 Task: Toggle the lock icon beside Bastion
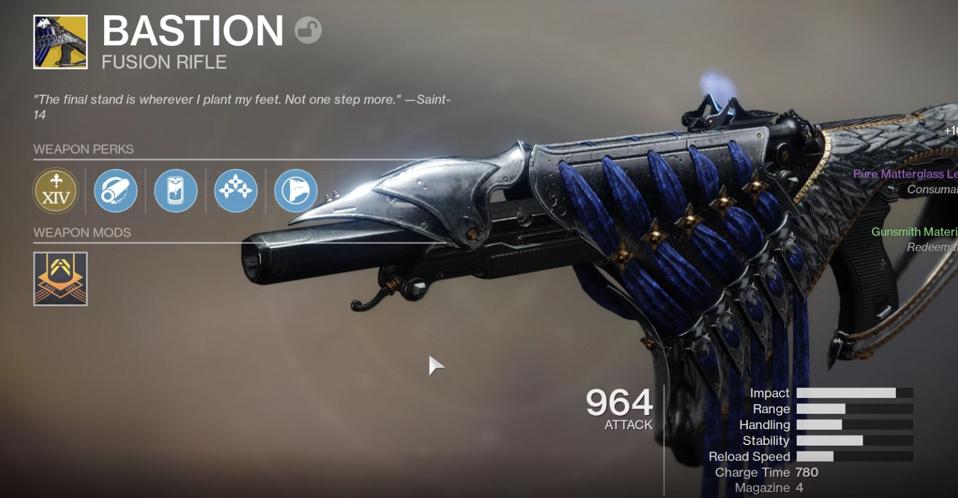308,31
